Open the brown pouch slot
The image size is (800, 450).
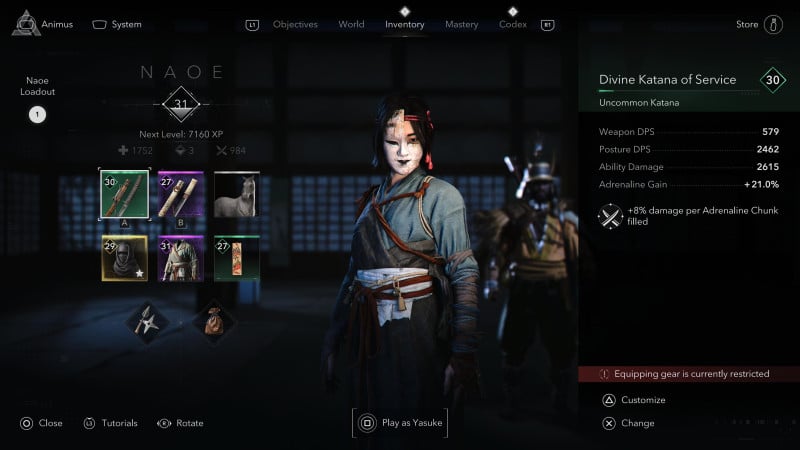pyautogui.click(x=212, y=323)
